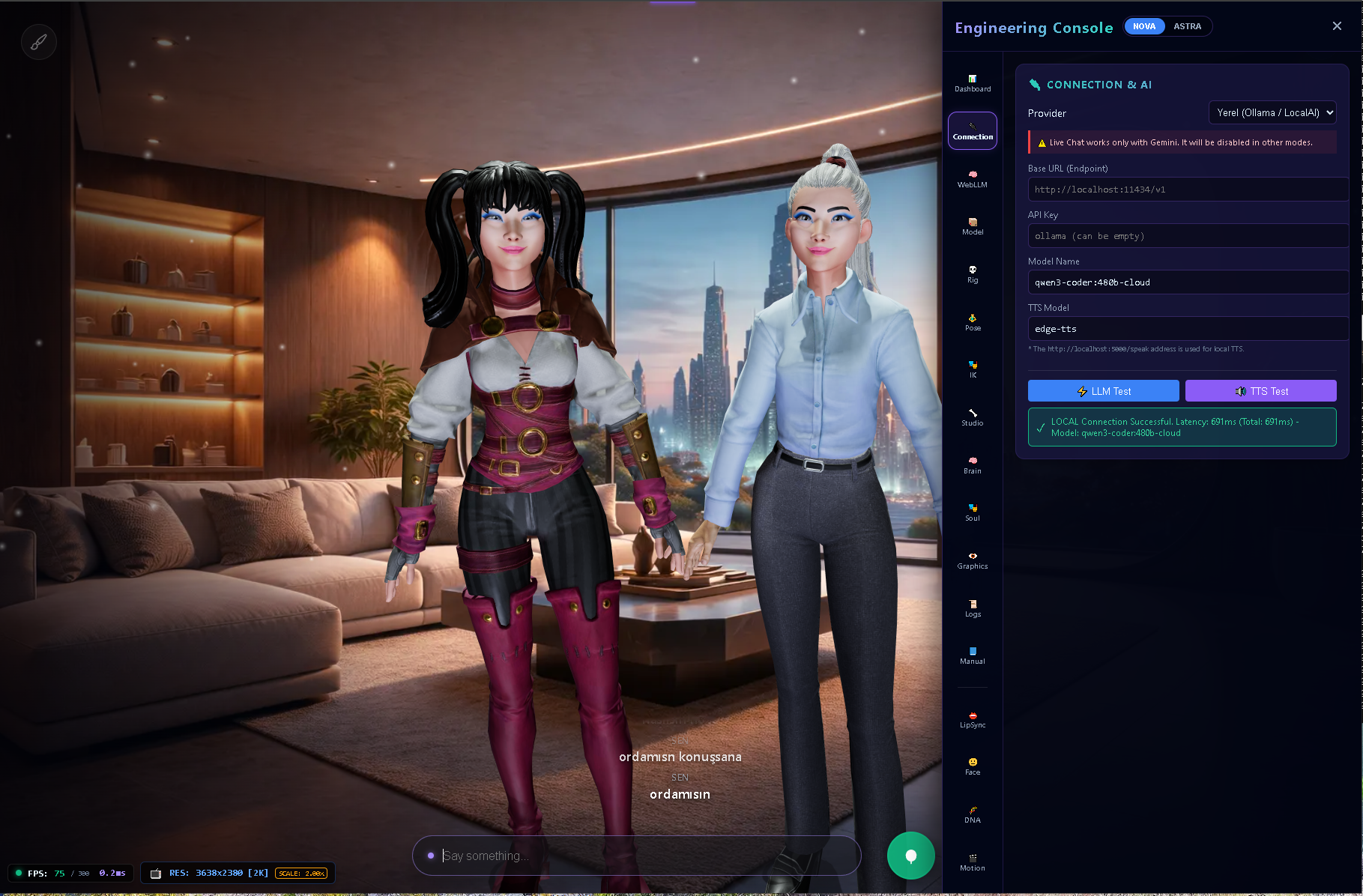
Task: Switch to the Connection tab
Action: click(972, 130)
